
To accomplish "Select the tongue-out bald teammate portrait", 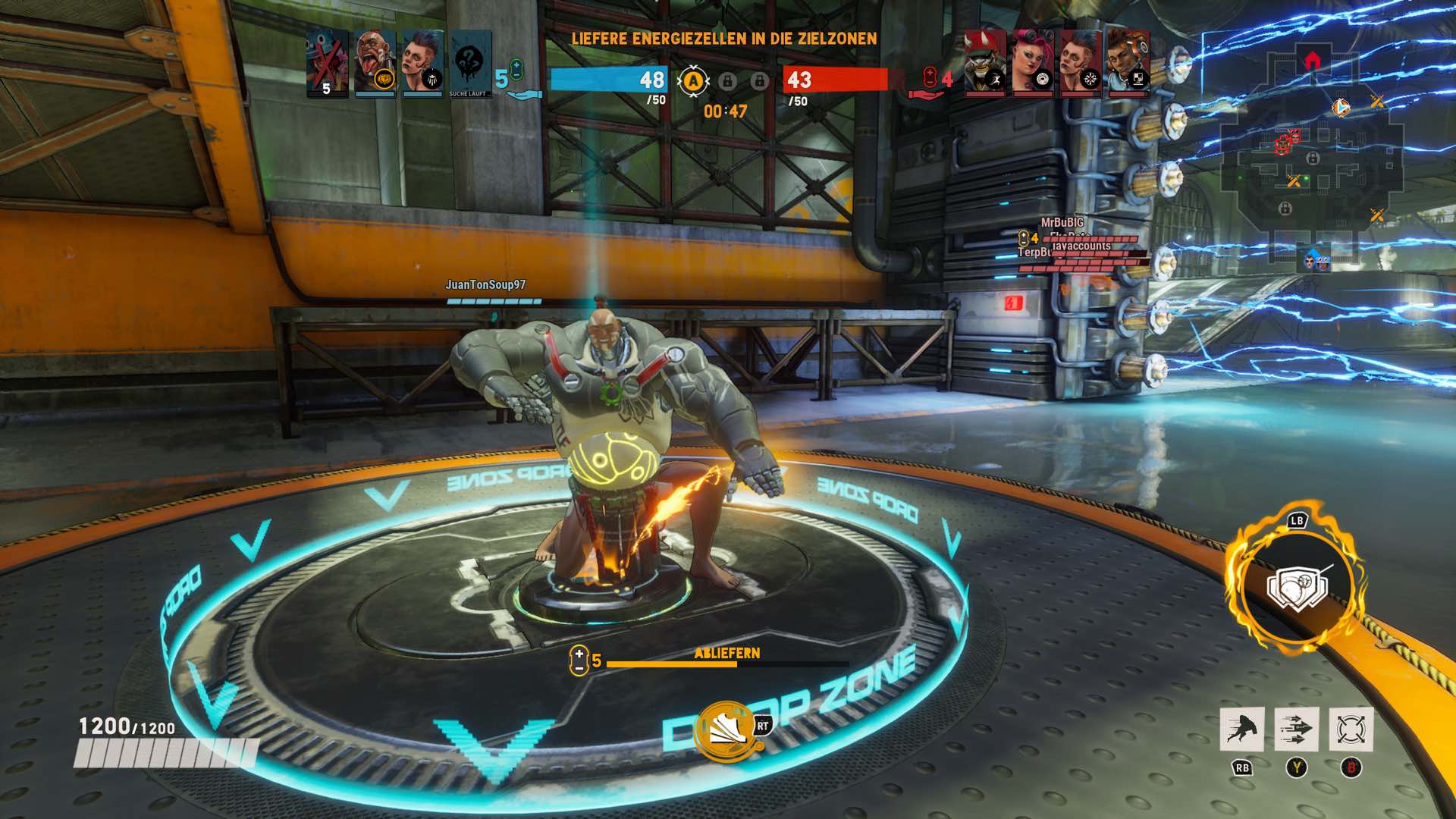I will 375,64.
